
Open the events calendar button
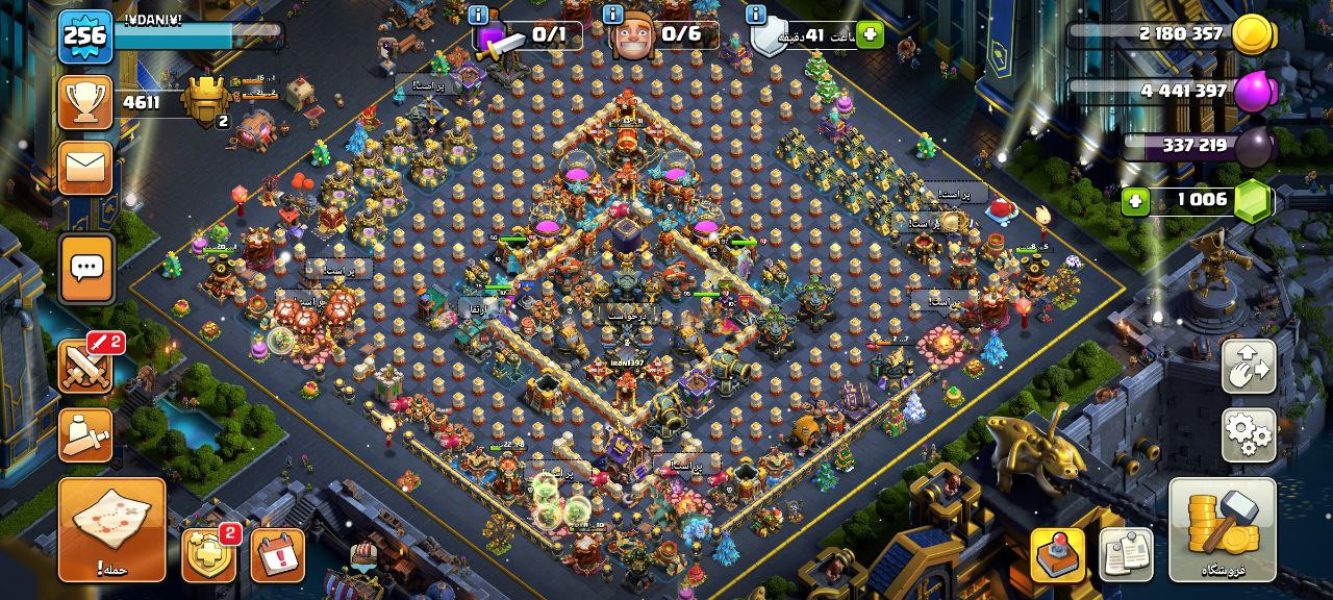pyautogui.click(x=277, y=555)
